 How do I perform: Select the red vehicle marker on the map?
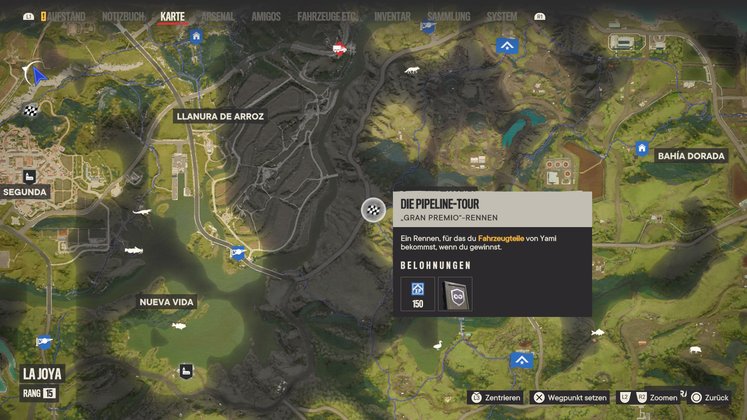coord(340,46)
